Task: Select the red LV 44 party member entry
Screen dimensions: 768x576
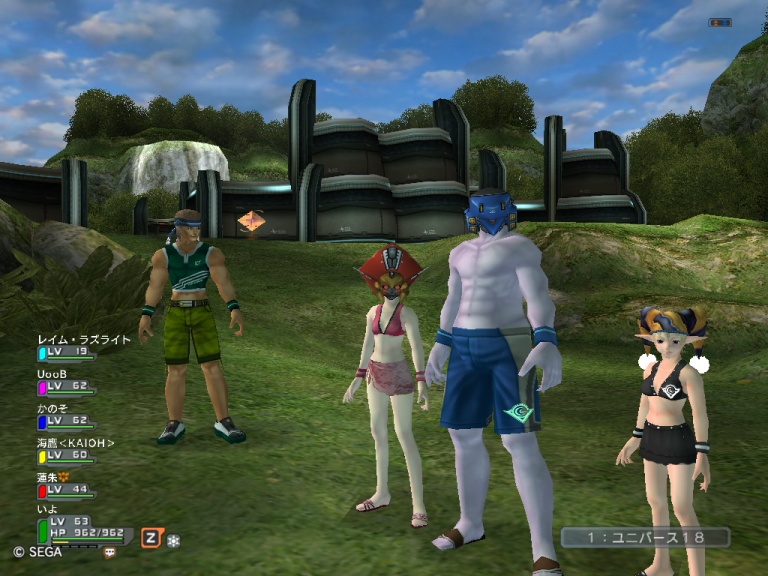Action: (x=64, y=490)
